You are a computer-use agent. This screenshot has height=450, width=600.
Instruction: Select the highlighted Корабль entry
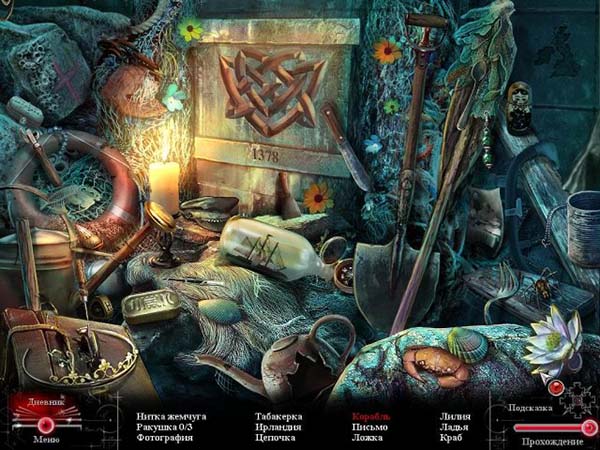pos(371,416)
